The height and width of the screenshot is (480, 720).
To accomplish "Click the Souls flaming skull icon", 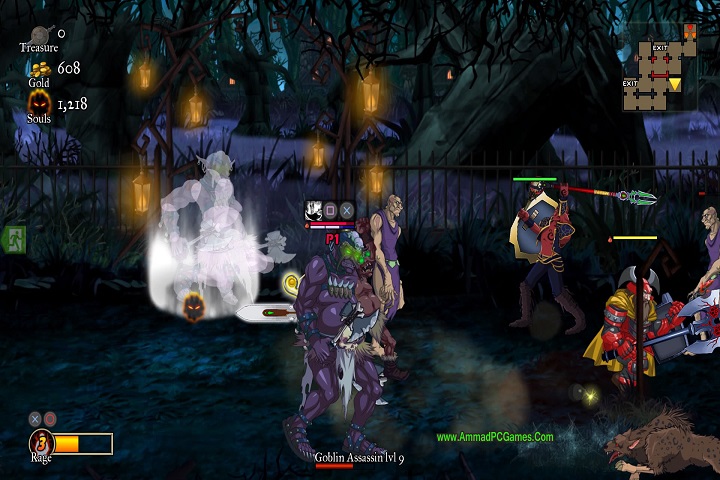I will pyautogui.click(x=39, y=103).
